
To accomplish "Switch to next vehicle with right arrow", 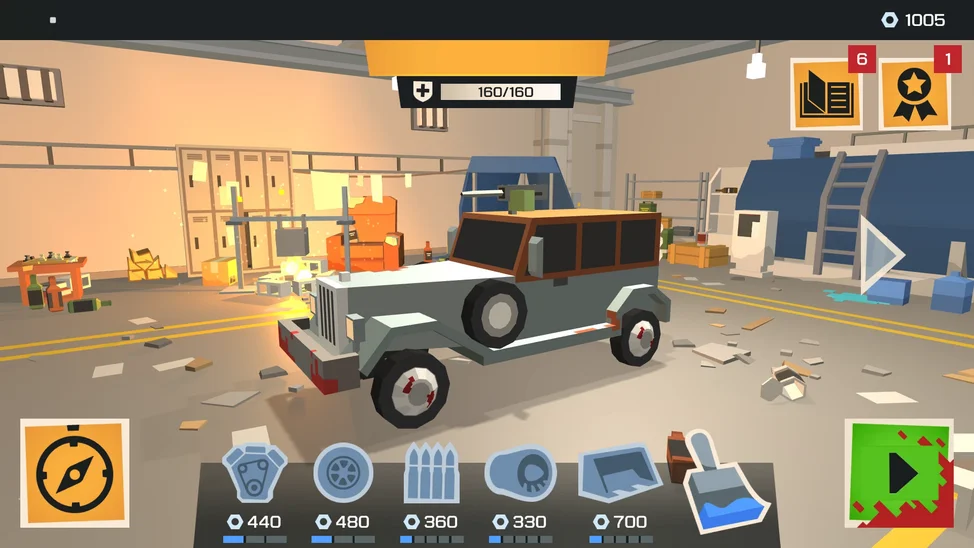I will [x=880, y=255].
